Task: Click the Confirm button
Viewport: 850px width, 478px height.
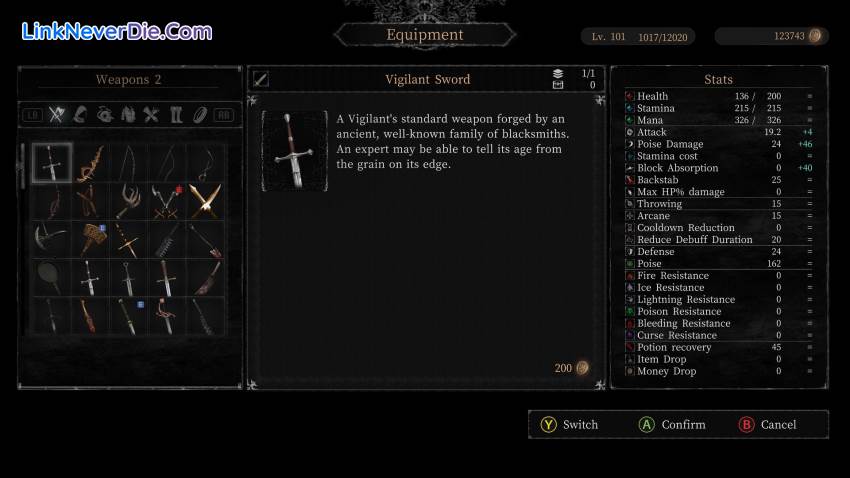Action: (672, 425)
